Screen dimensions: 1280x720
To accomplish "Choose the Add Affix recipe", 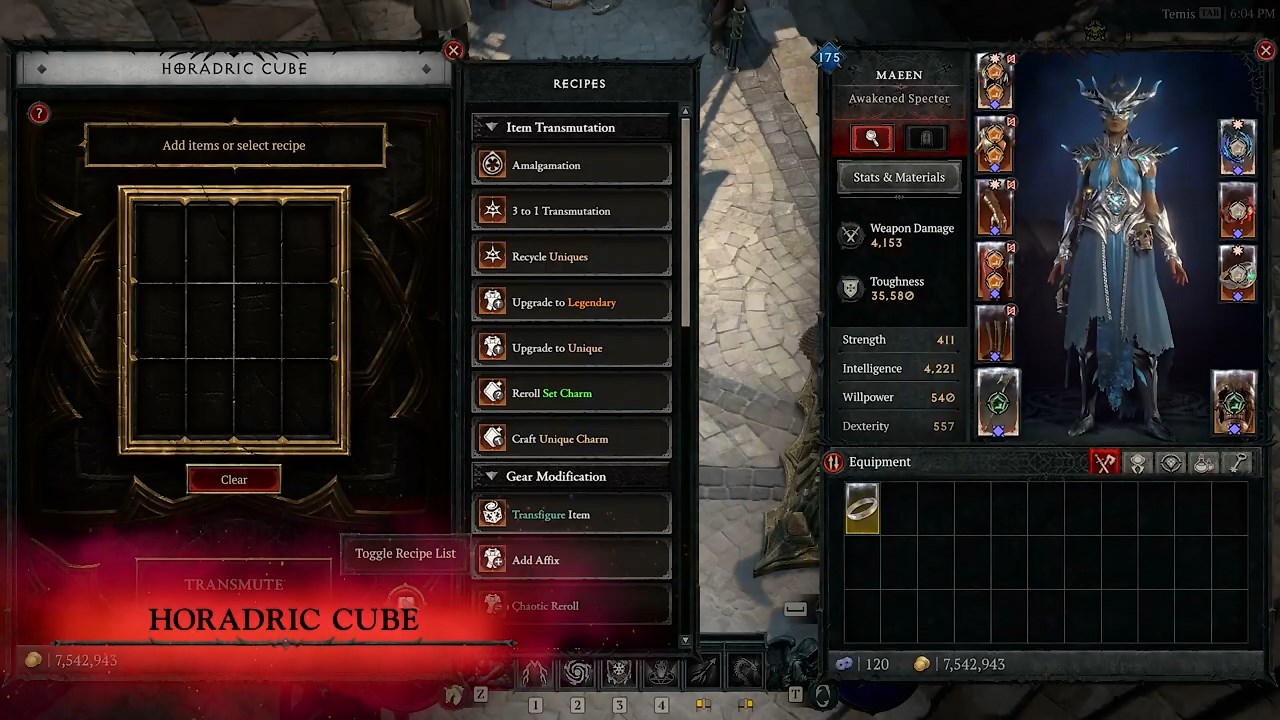I will (572, 560).
